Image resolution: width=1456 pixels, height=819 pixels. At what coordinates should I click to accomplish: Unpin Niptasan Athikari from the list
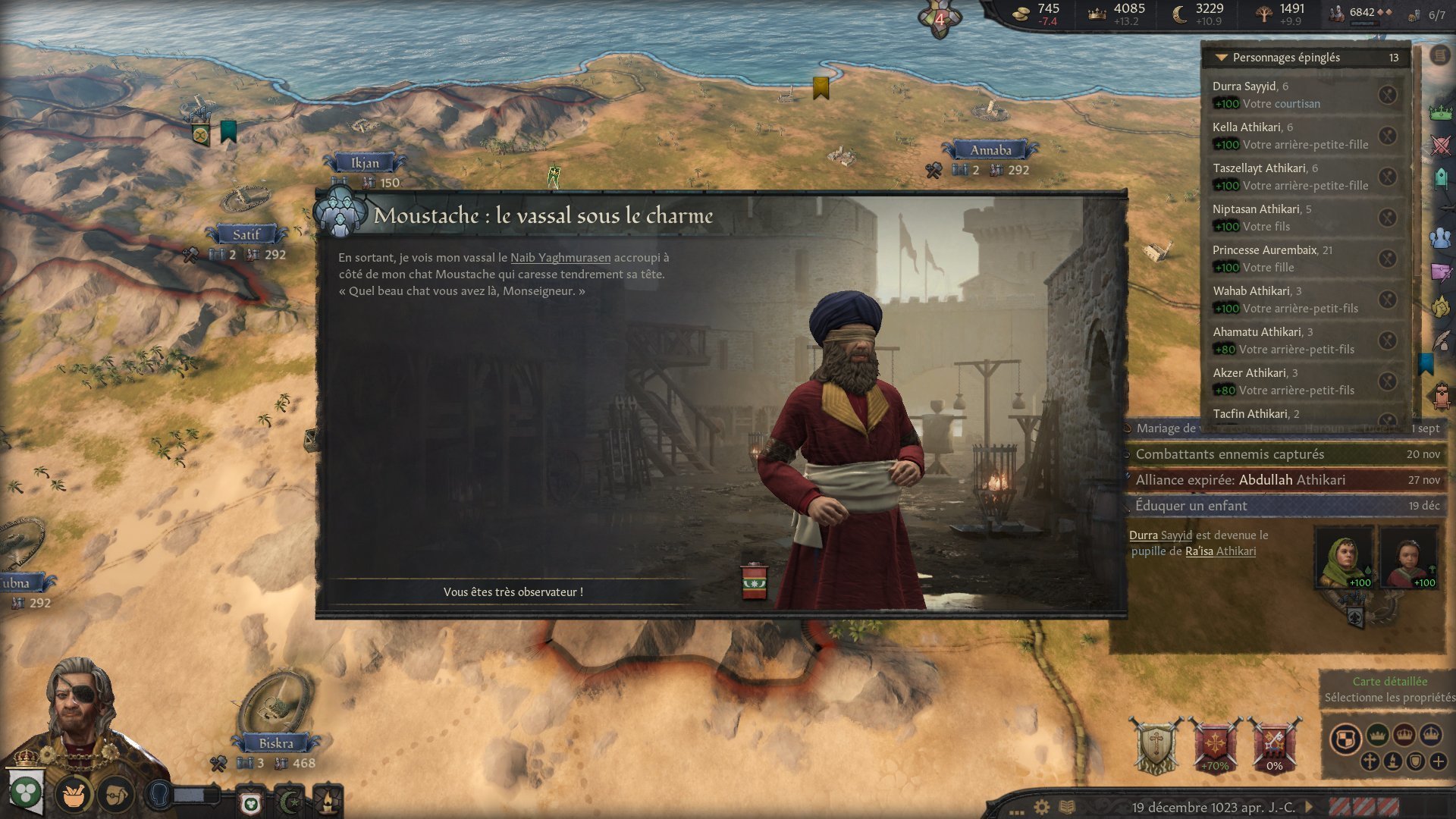point(1387,218)
